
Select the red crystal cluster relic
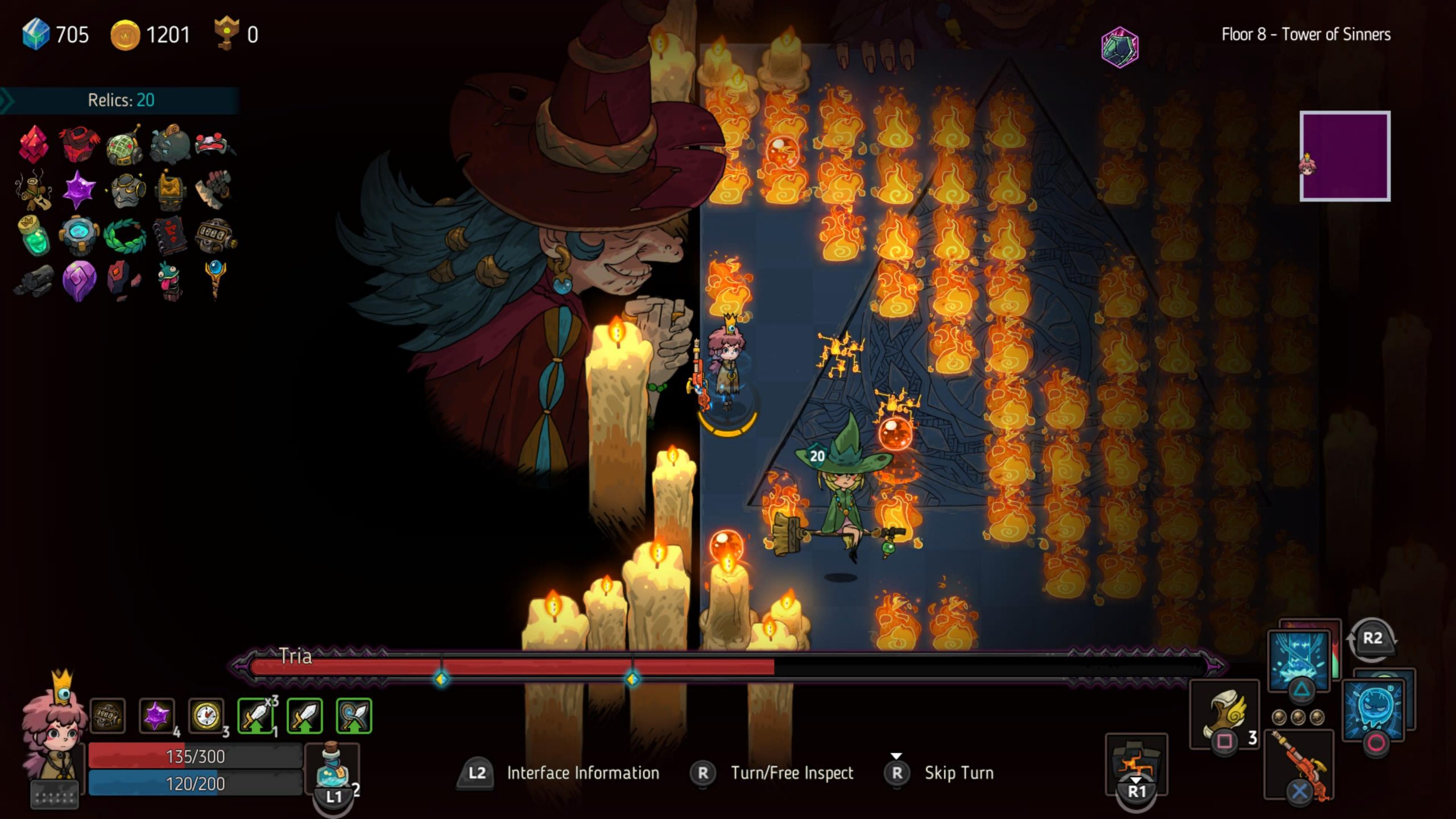pos(34,143)
